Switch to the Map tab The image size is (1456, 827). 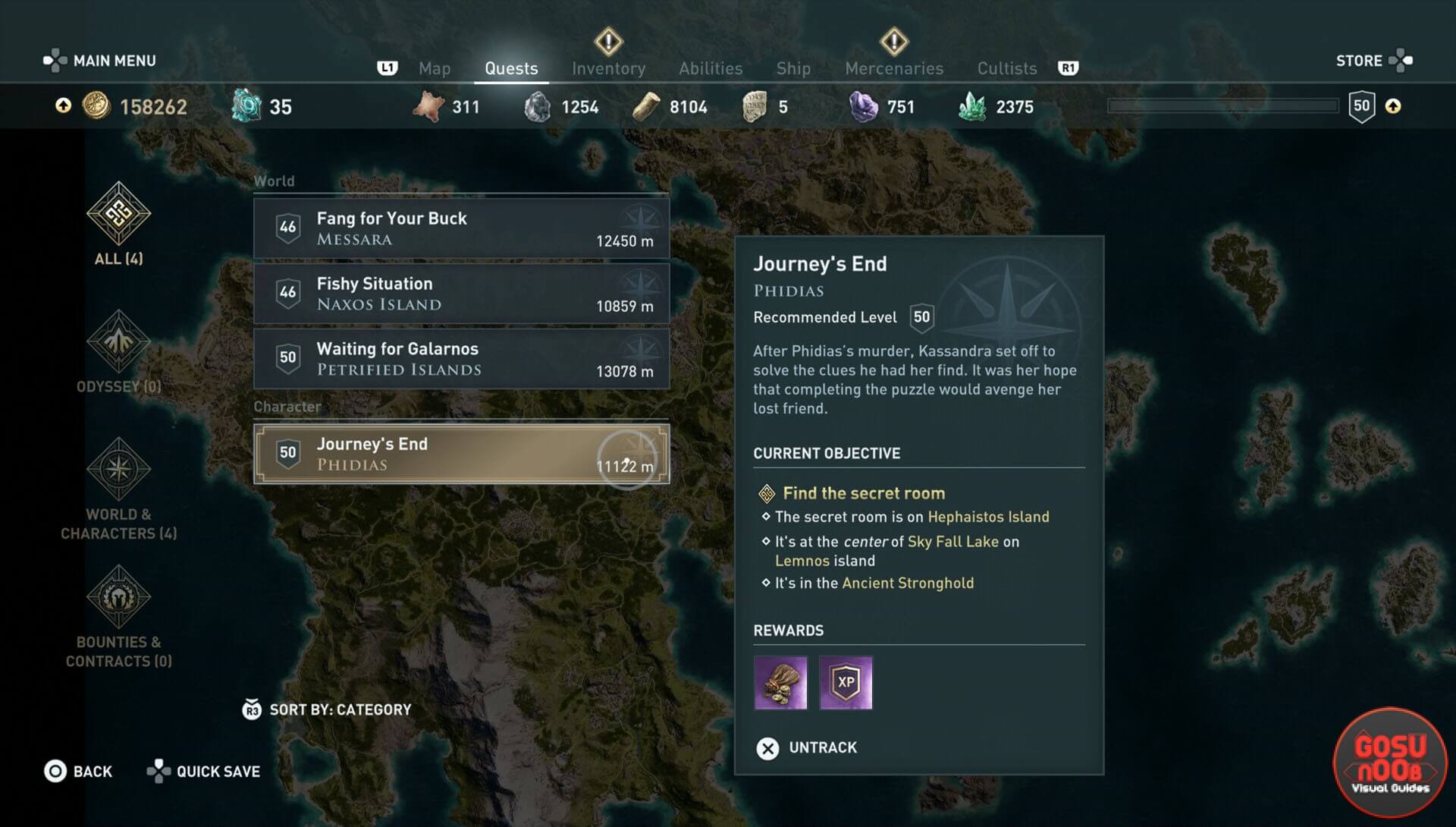point(435,68)
